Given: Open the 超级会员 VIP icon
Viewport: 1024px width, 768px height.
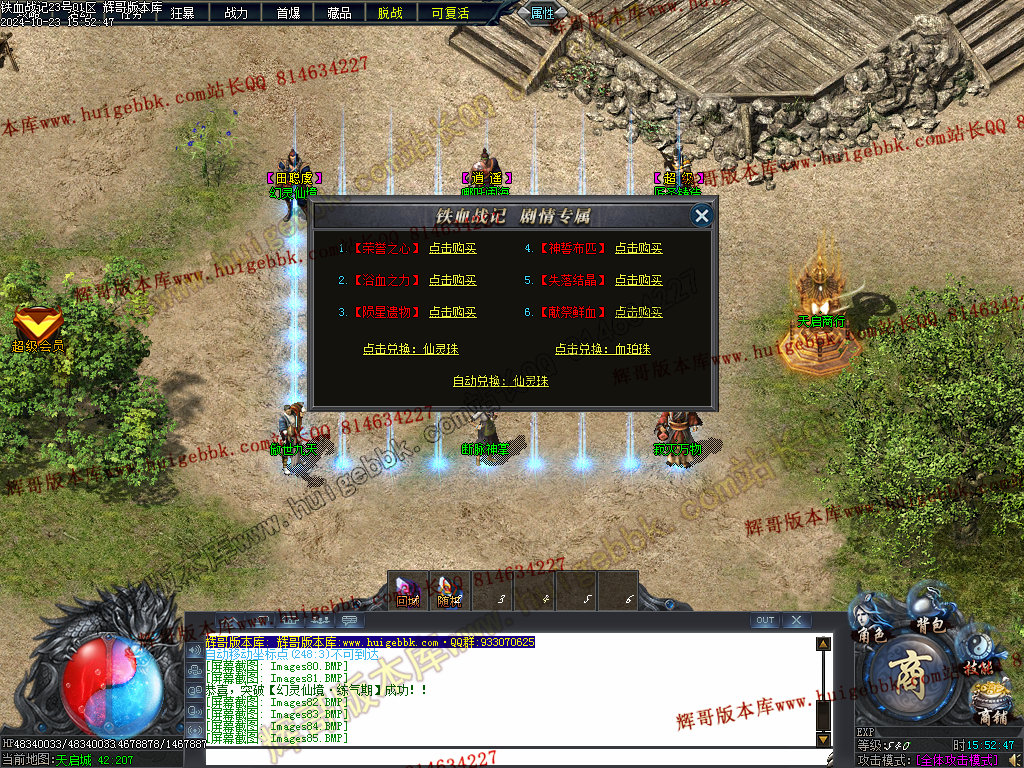Looking at the screenshot, I should [38, 329].
